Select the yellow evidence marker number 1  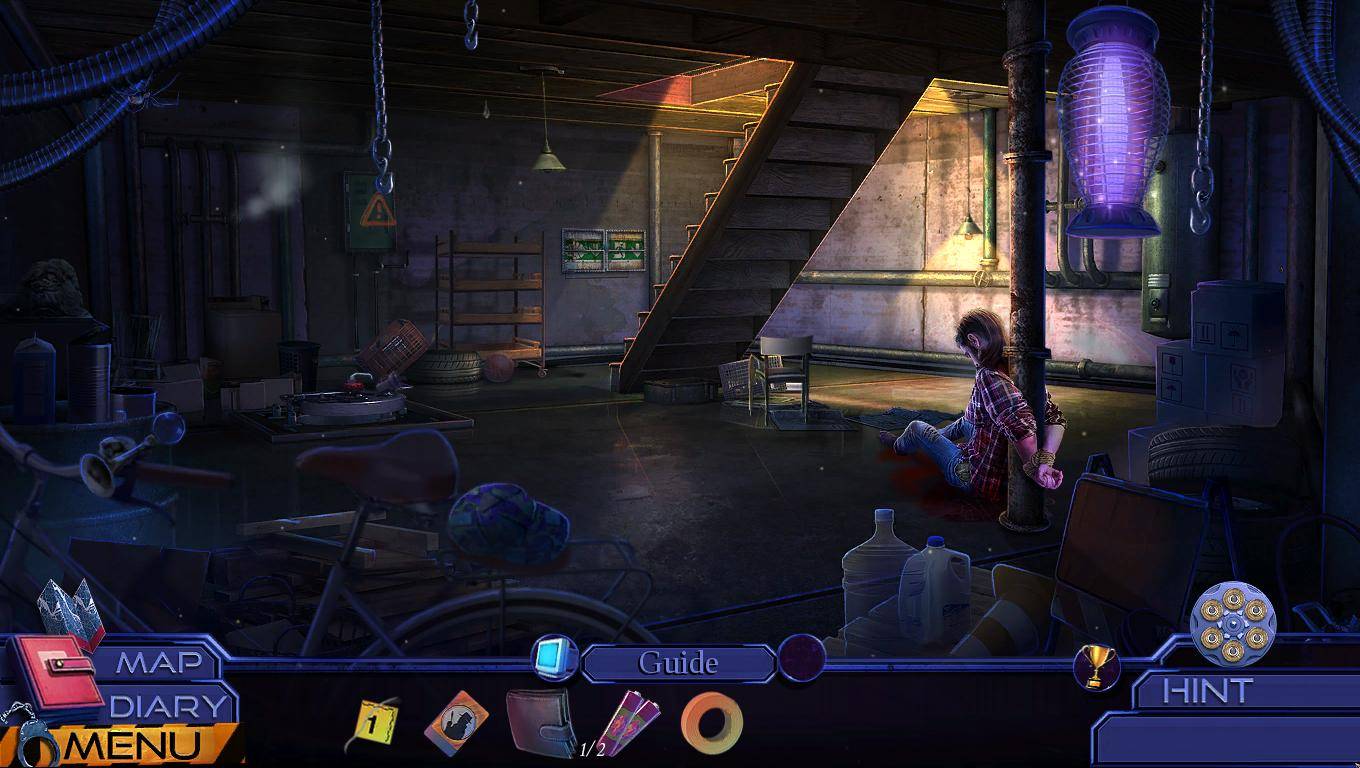pyautogui.click(x=373, y=724)
